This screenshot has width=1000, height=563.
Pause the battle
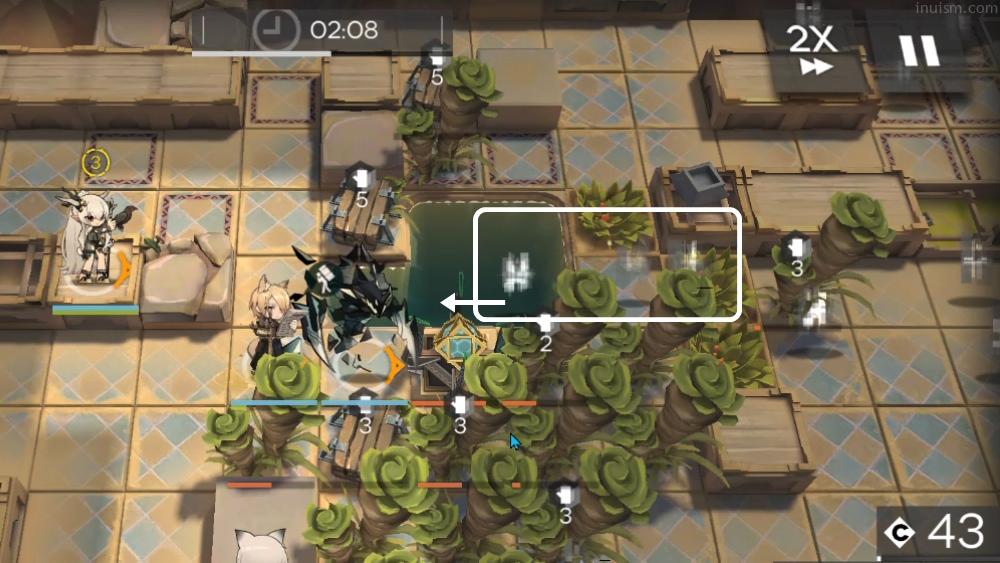919,50
